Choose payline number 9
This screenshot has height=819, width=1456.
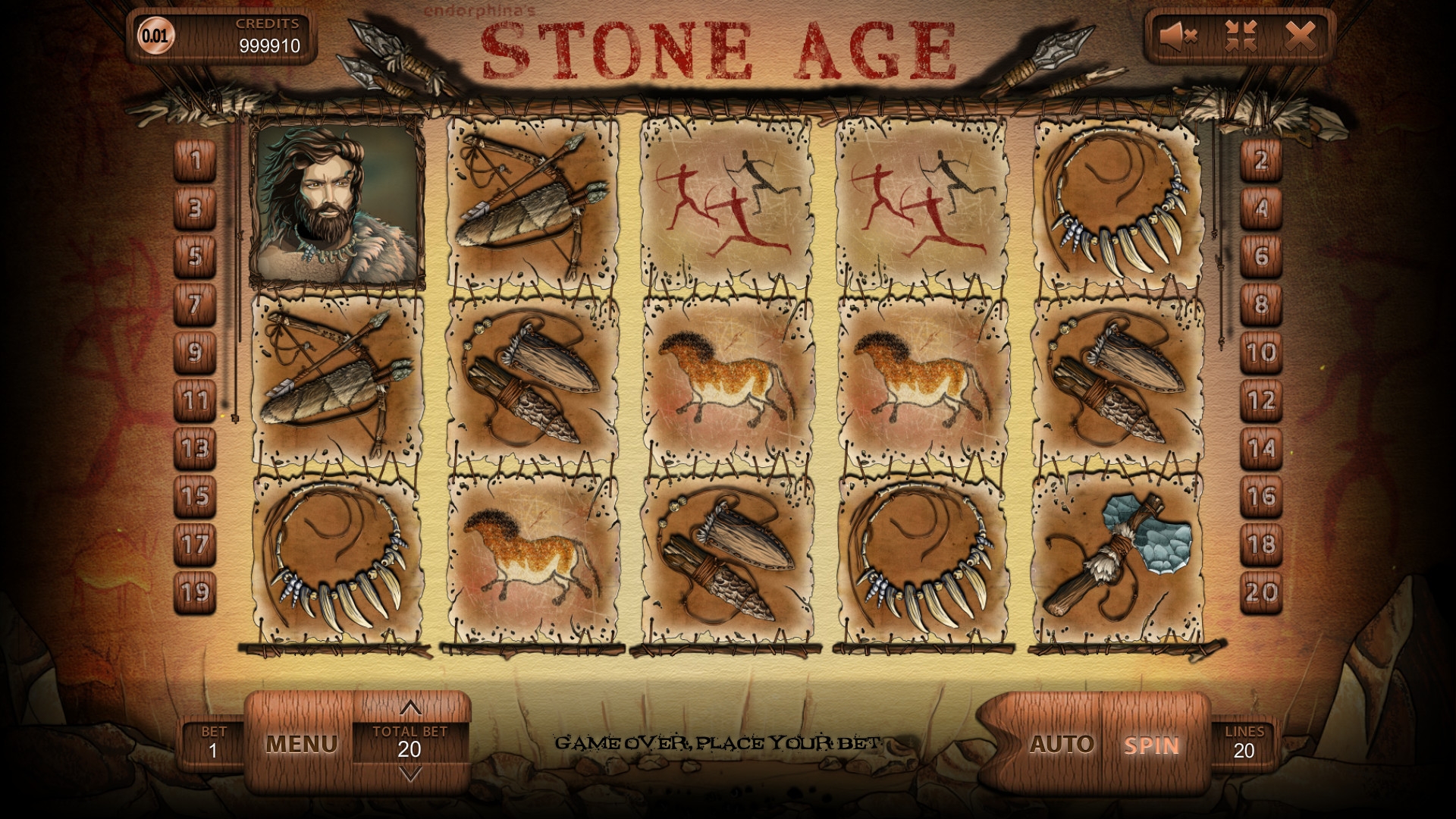pos(196,353)
